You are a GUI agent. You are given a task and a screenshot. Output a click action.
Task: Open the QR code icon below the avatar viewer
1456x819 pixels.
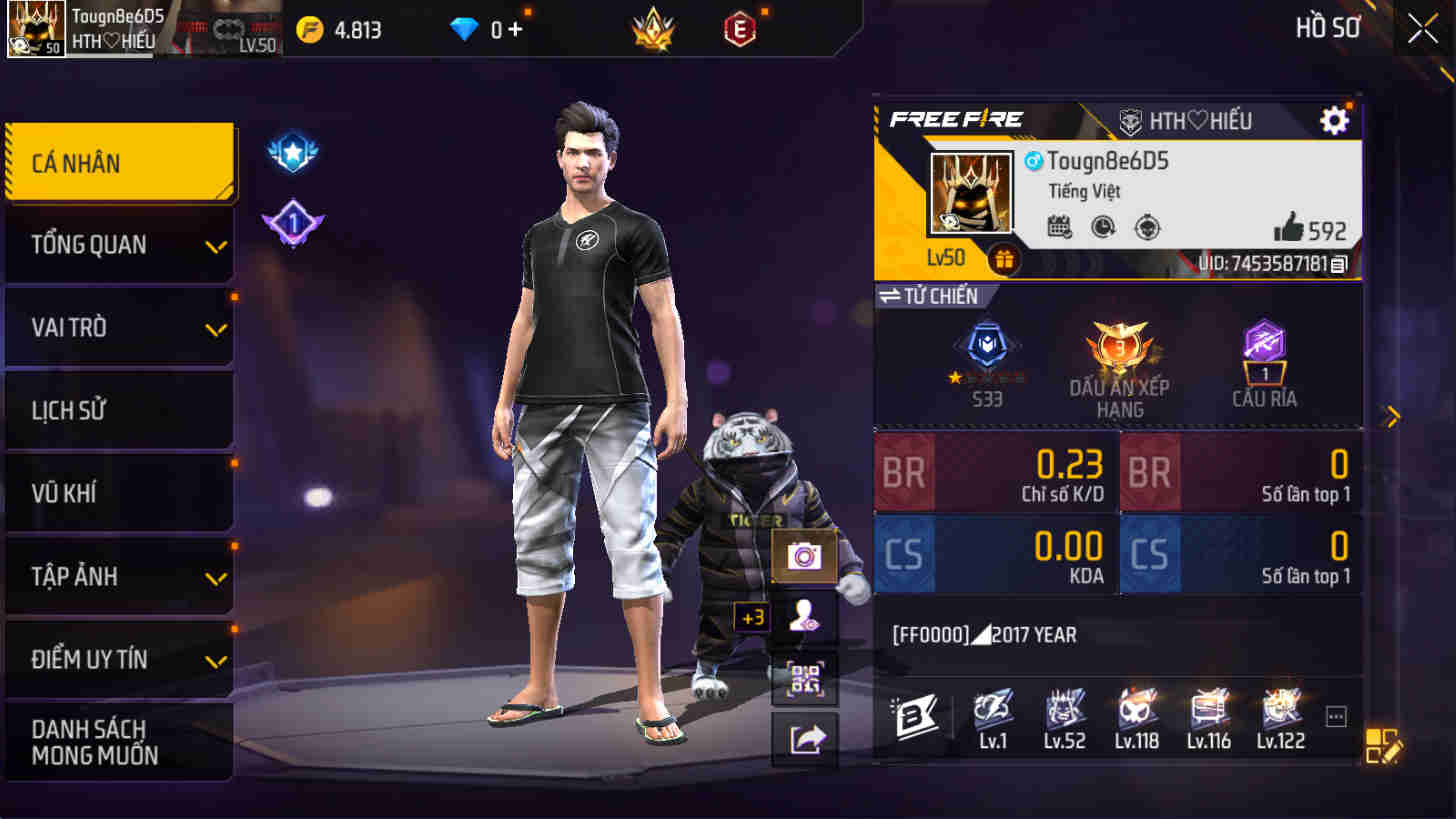click(x=803, y=678)
